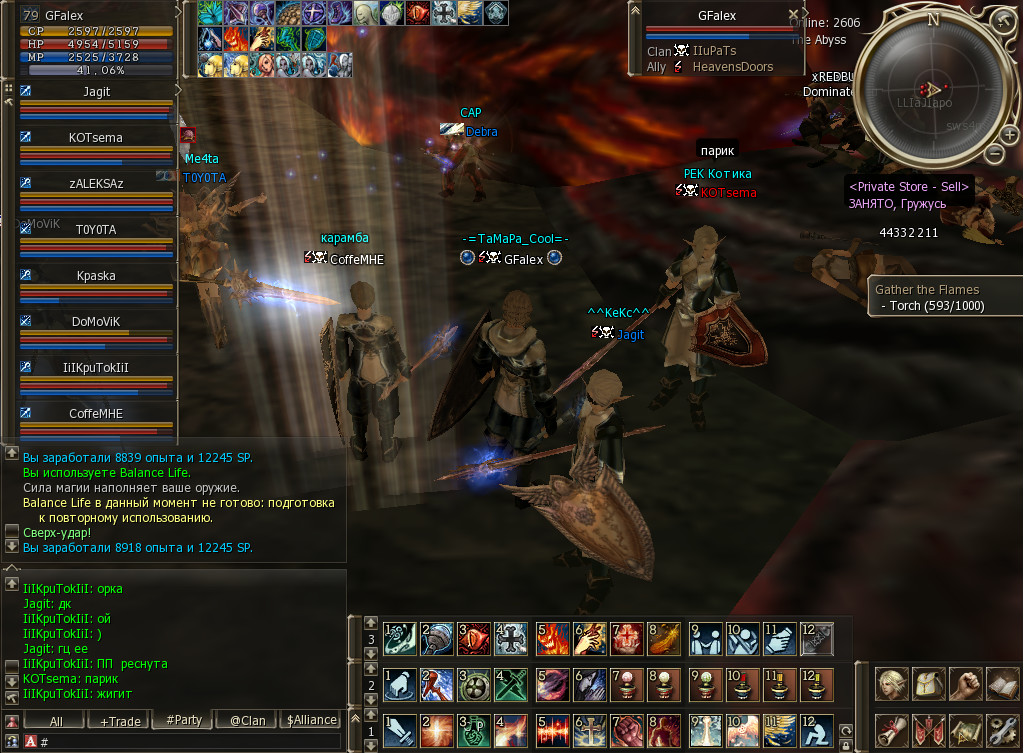Select the #Party chat tab
Image resolution: width=1024 pixels, height=753 pixels.
click(x=183, y=720)
